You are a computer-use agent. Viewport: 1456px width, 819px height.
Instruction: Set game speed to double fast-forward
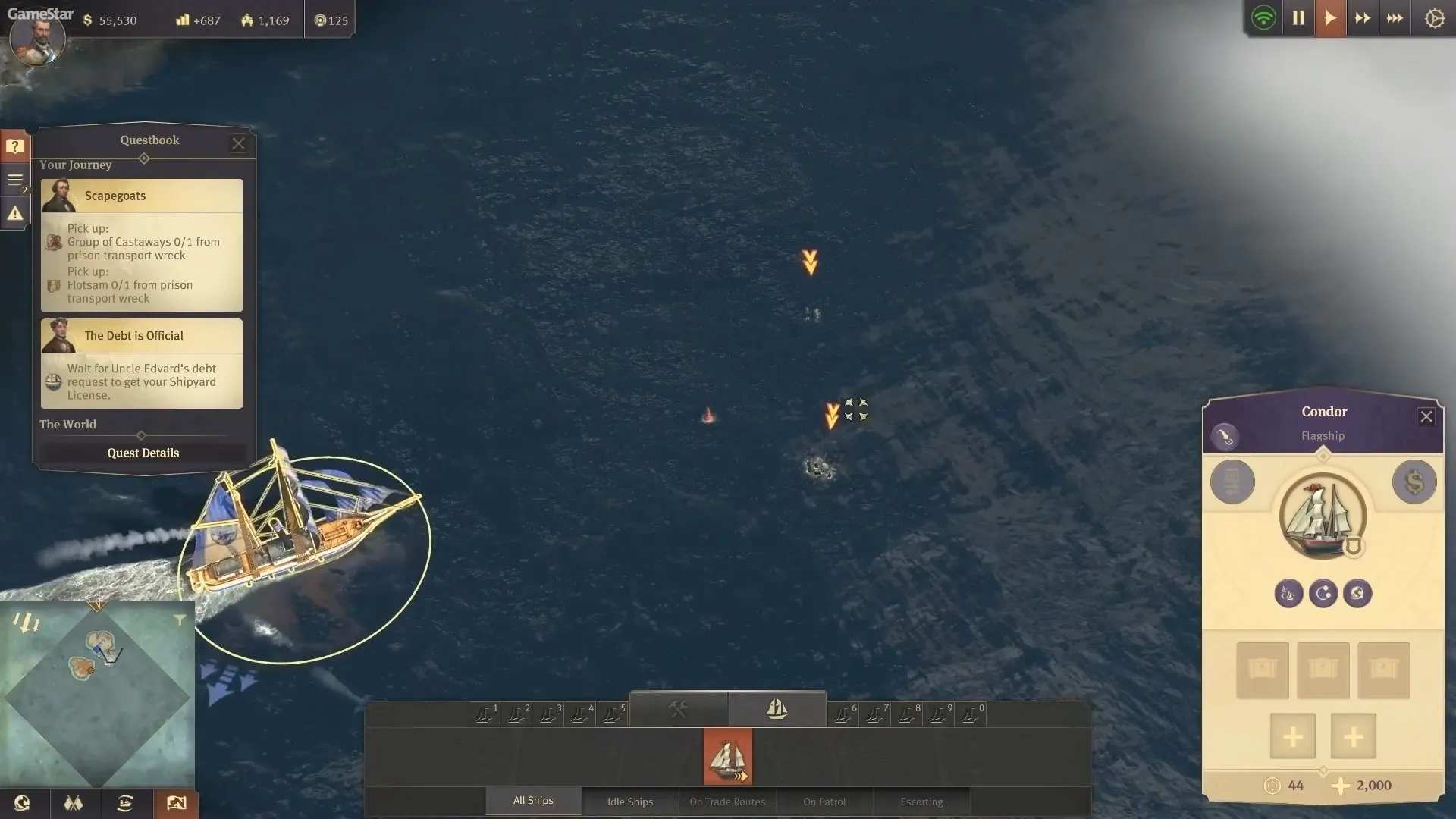[1362, 18]
